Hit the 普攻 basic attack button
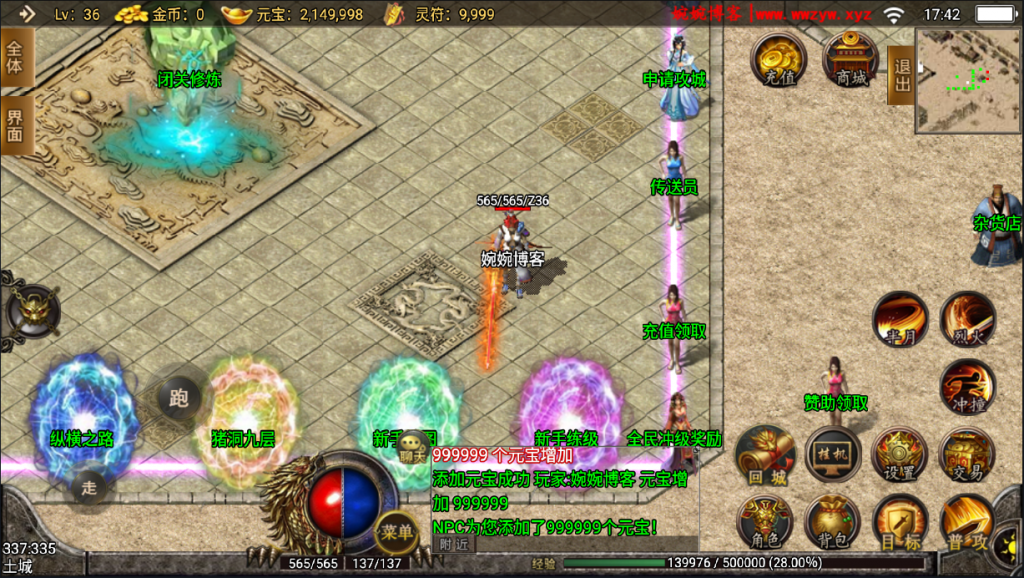The image size is (1024, 578). [967, 522]
